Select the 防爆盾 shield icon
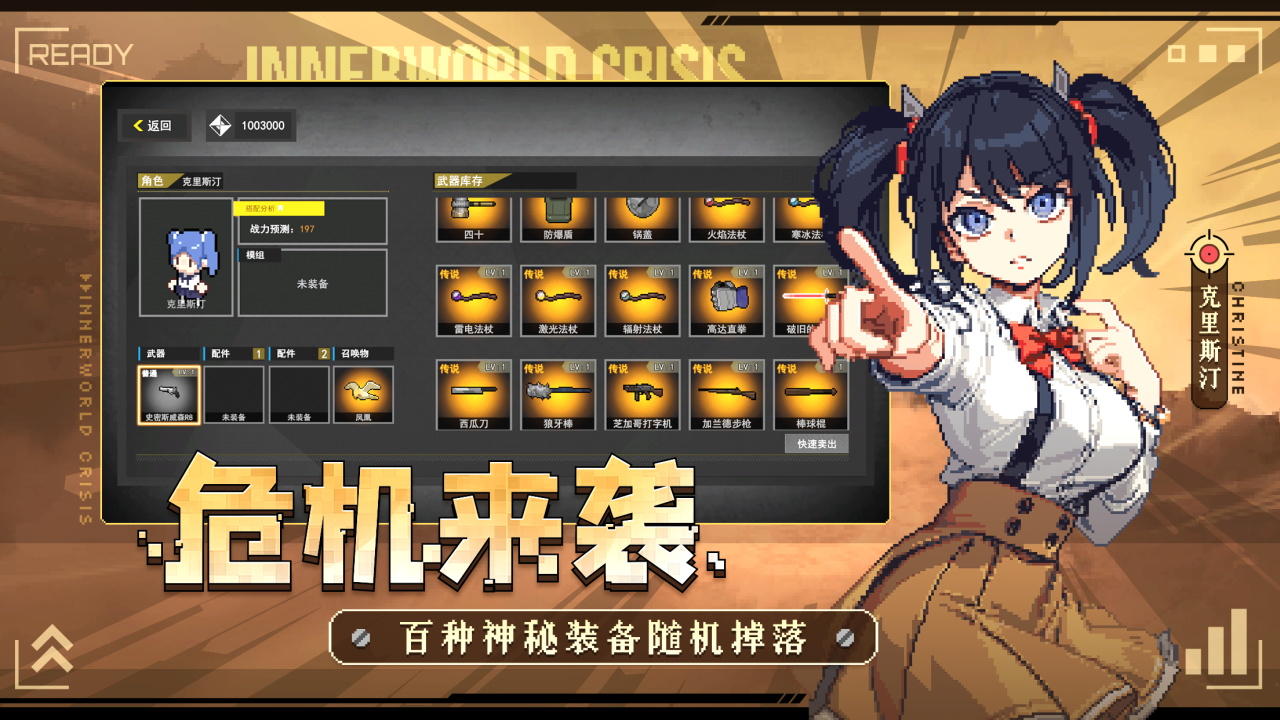The image size is (1280, 720). 557,215
